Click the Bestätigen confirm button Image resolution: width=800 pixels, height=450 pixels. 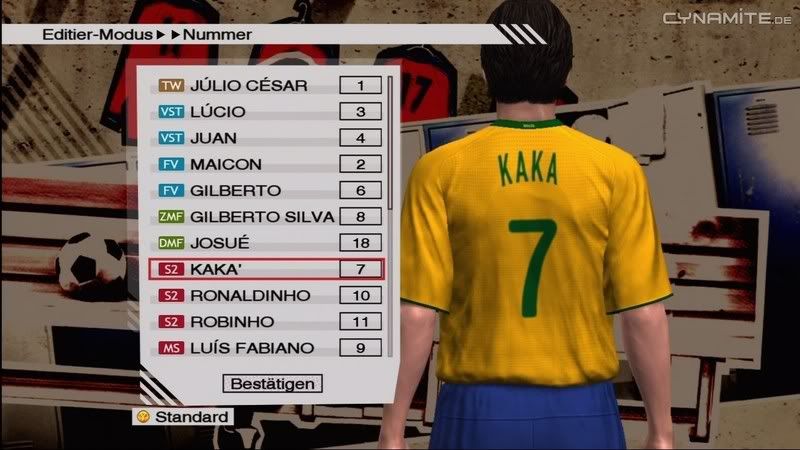[272, 383]
